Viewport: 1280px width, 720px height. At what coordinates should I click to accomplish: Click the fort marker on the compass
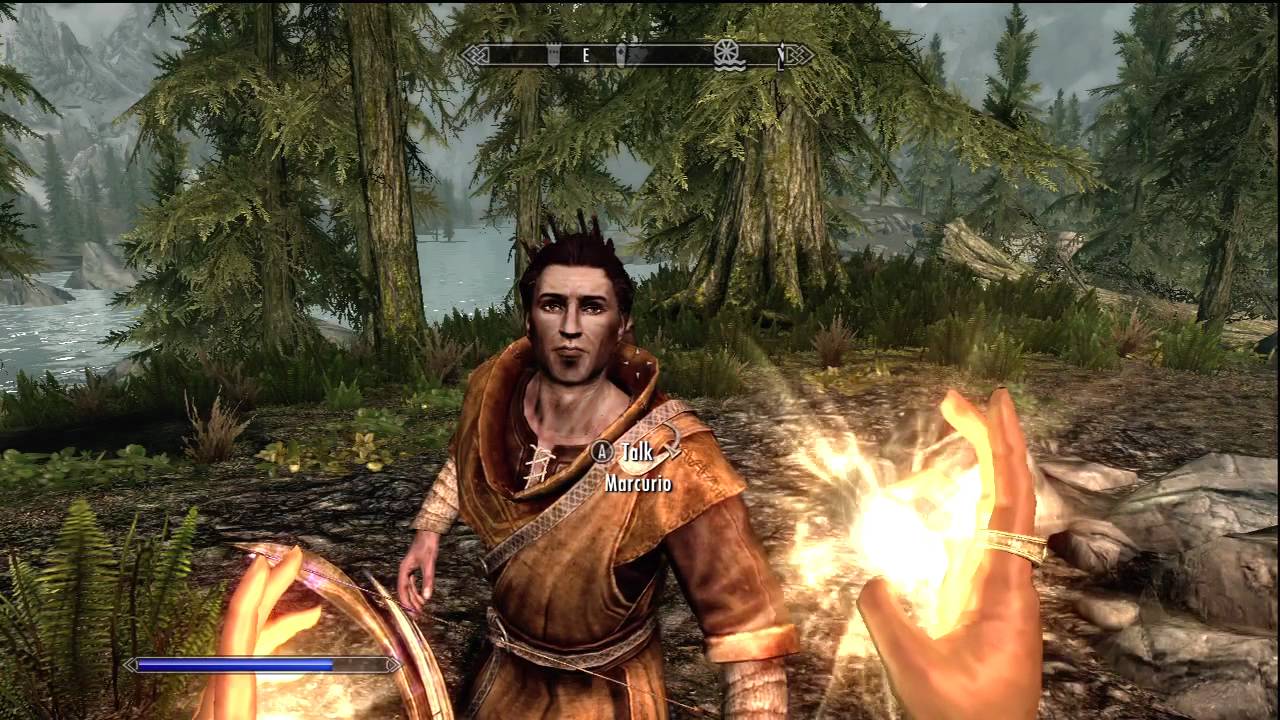click(x=554, y=53)
